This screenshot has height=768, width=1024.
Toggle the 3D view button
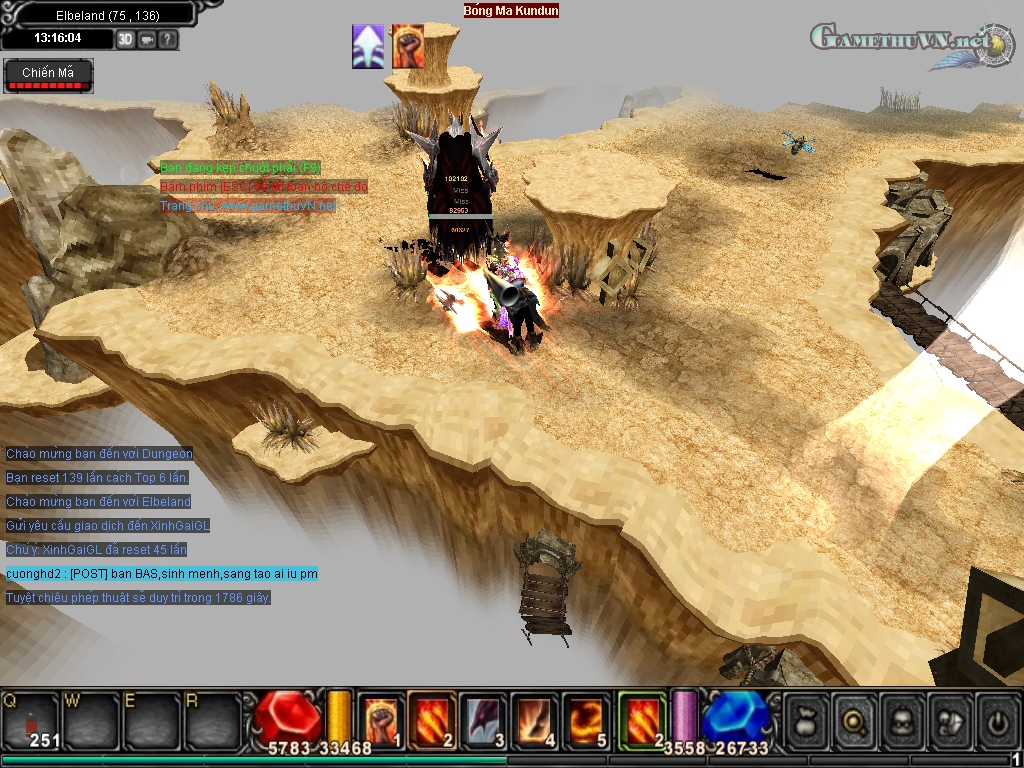click(x=125, y=40)
